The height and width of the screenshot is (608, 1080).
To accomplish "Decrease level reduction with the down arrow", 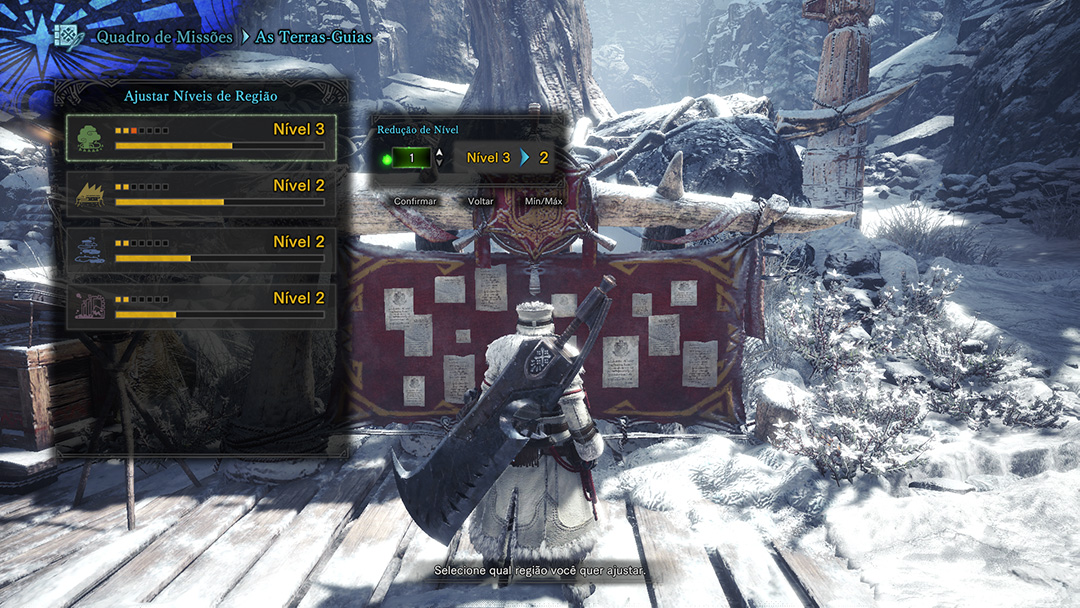I will pyautogui.click(x=439, y=164).
